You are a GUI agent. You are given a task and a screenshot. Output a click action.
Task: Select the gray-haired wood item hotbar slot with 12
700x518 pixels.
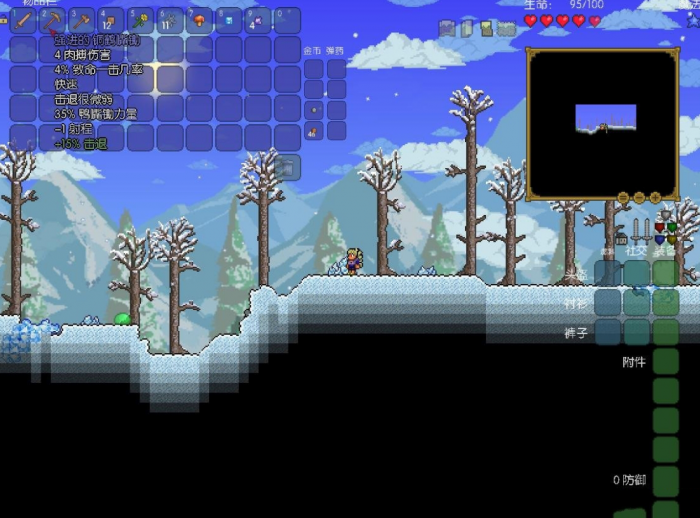point(111,21)
